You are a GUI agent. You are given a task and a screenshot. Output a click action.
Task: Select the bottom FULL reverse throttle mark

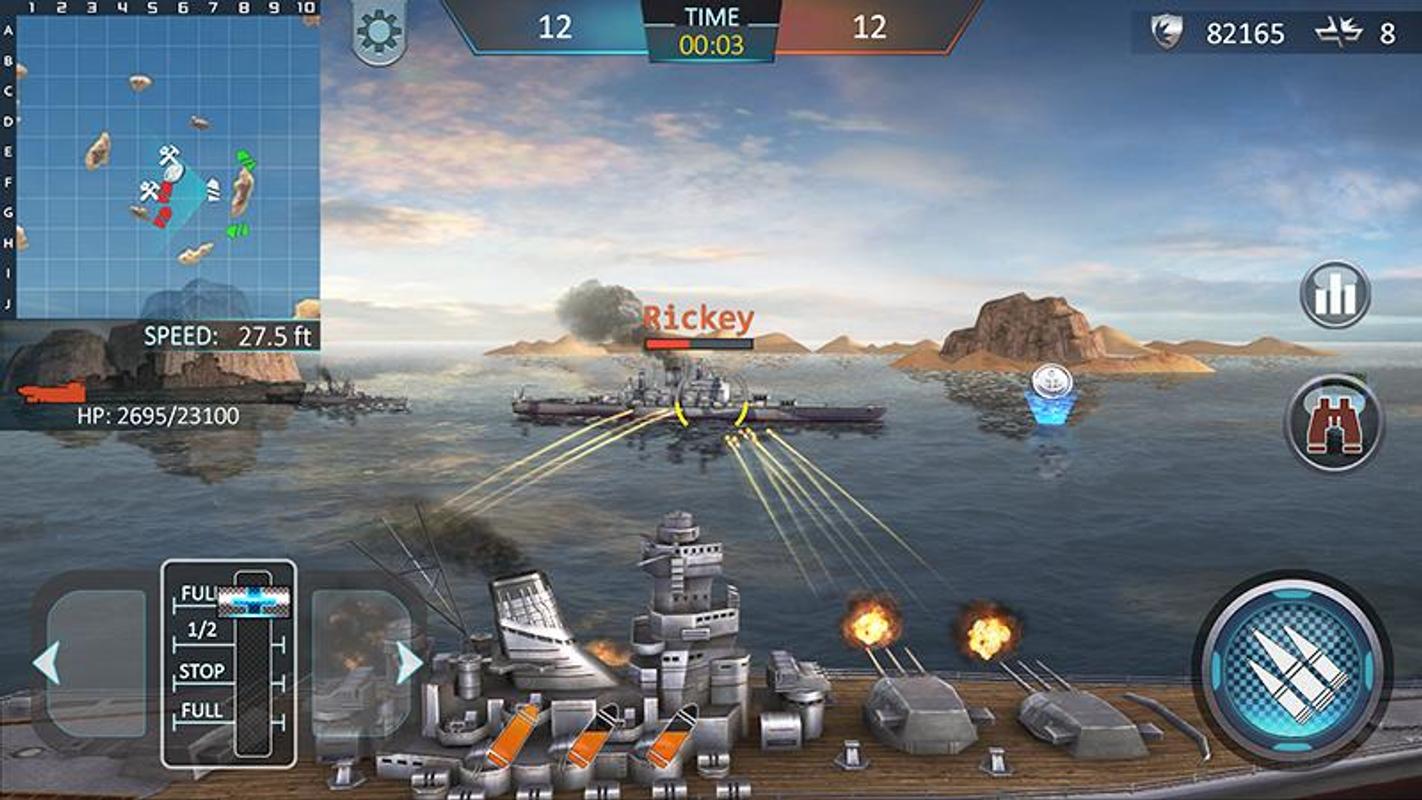tap(202, 711)
